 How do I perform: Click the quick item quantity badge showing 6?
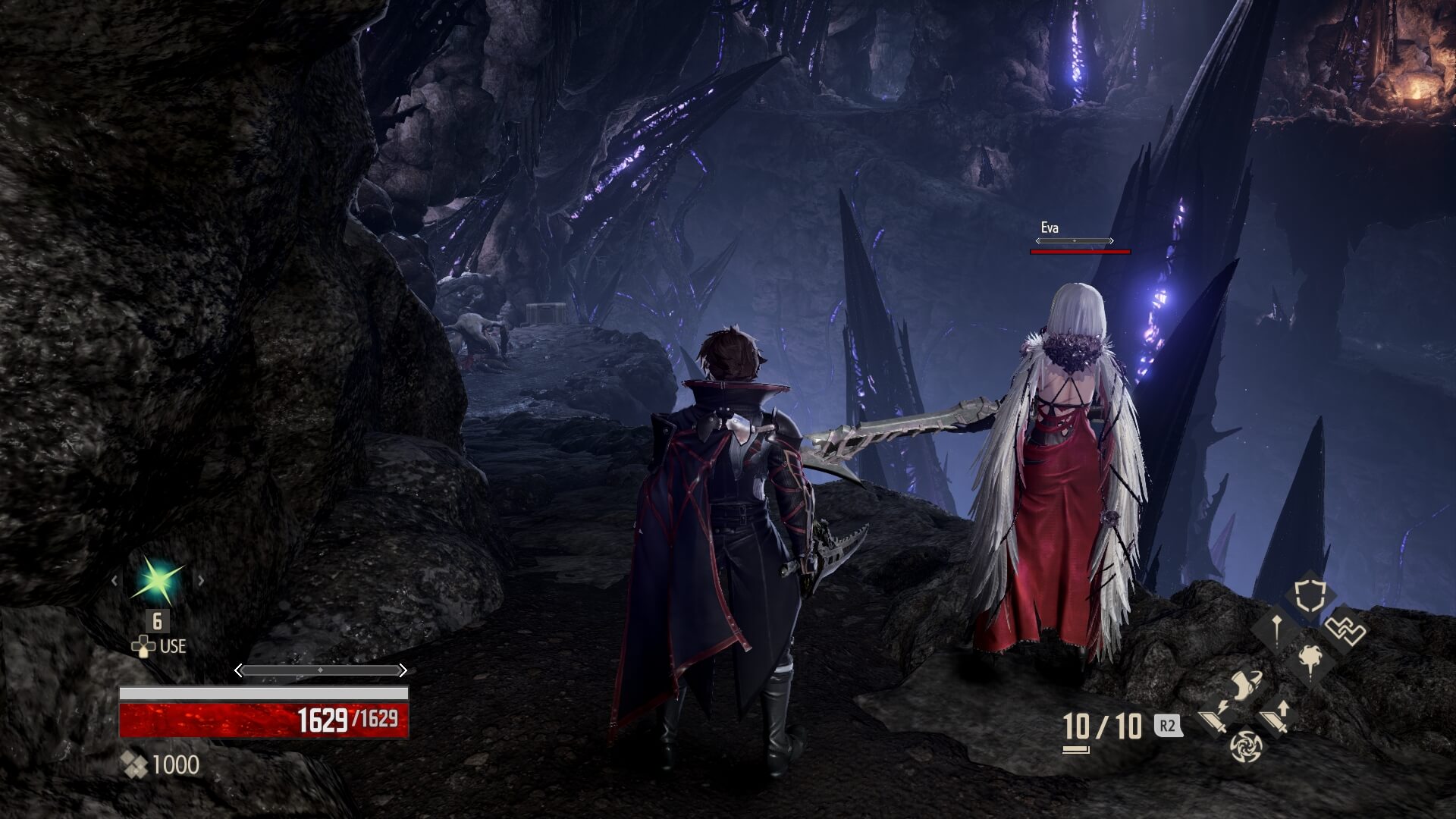[x=157, y=622]
